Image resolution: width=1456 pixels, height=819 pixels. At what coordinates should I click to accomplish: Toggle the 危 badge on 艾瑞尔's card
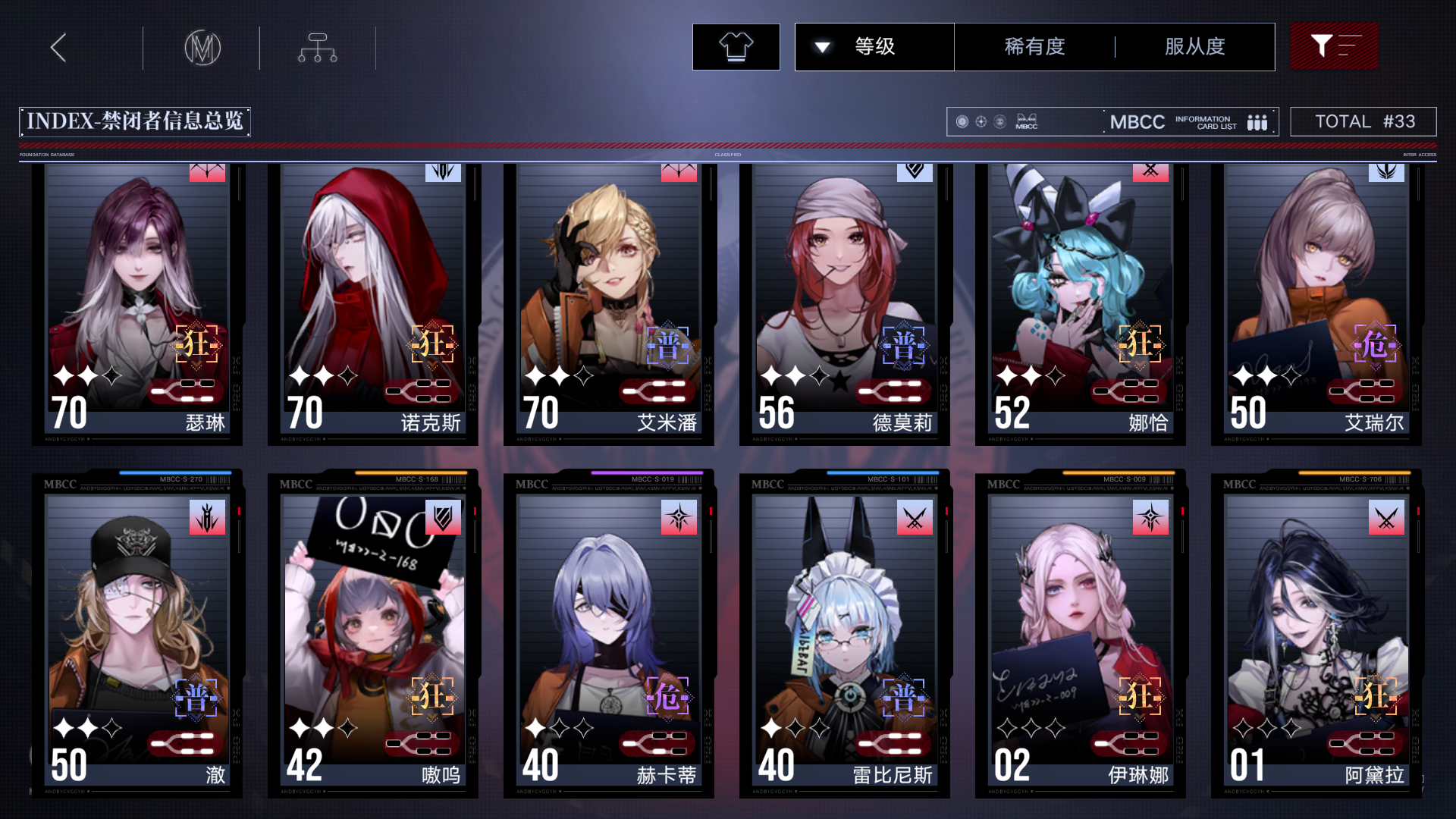(1376, 345)
